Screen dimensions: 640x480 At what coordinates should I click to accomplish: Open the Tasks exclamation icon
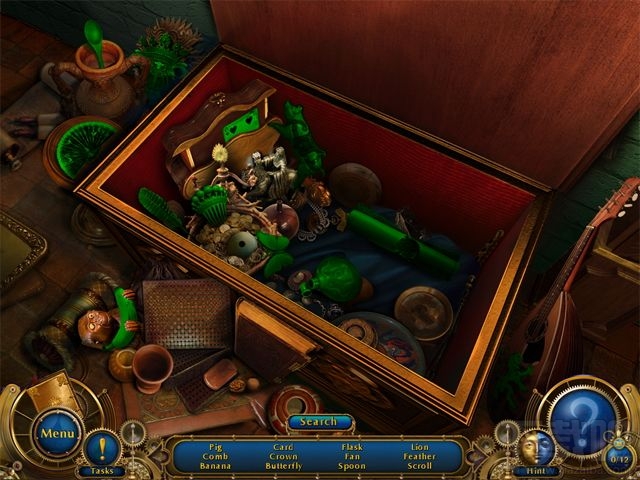click(101, 447)
